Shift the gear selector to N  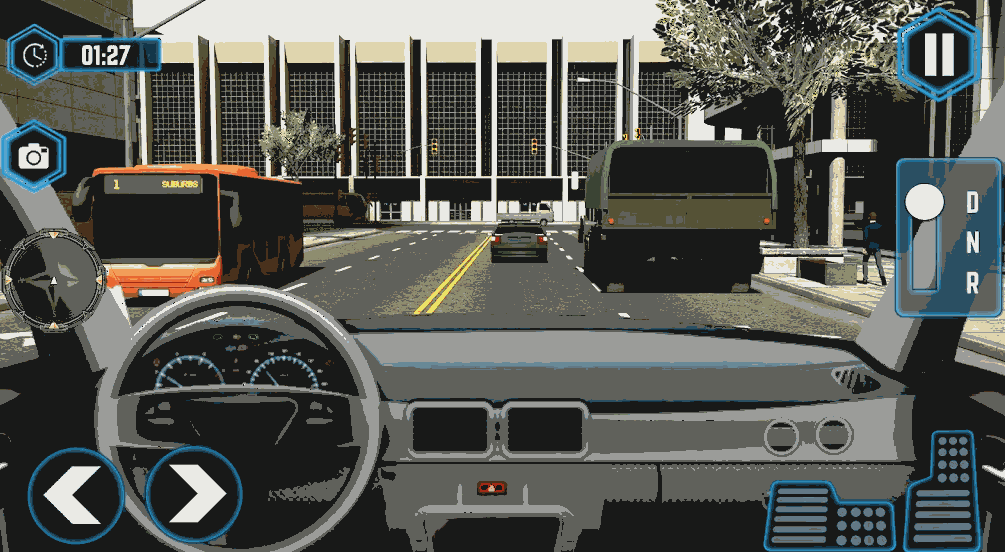pos(972,241)
